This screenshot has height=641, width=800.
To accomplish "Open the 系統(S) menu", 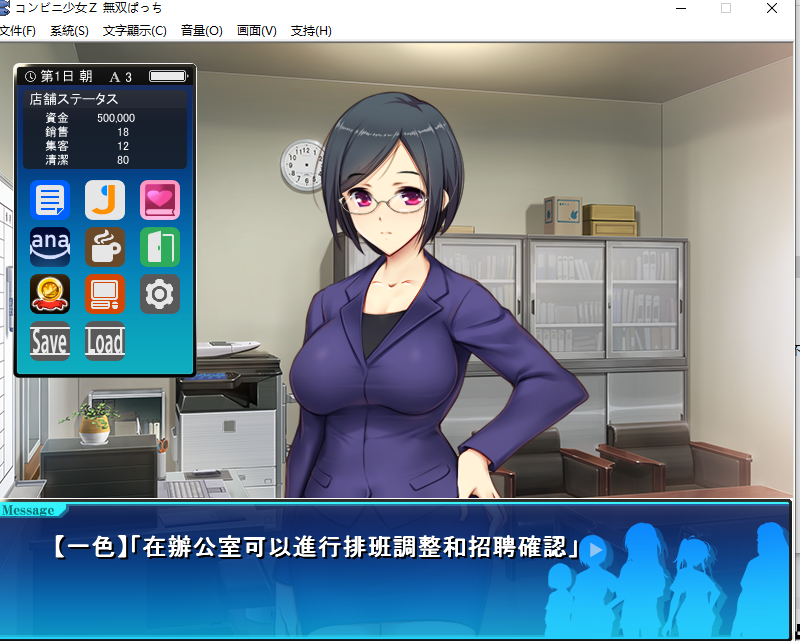I will [x=69, y=31].
